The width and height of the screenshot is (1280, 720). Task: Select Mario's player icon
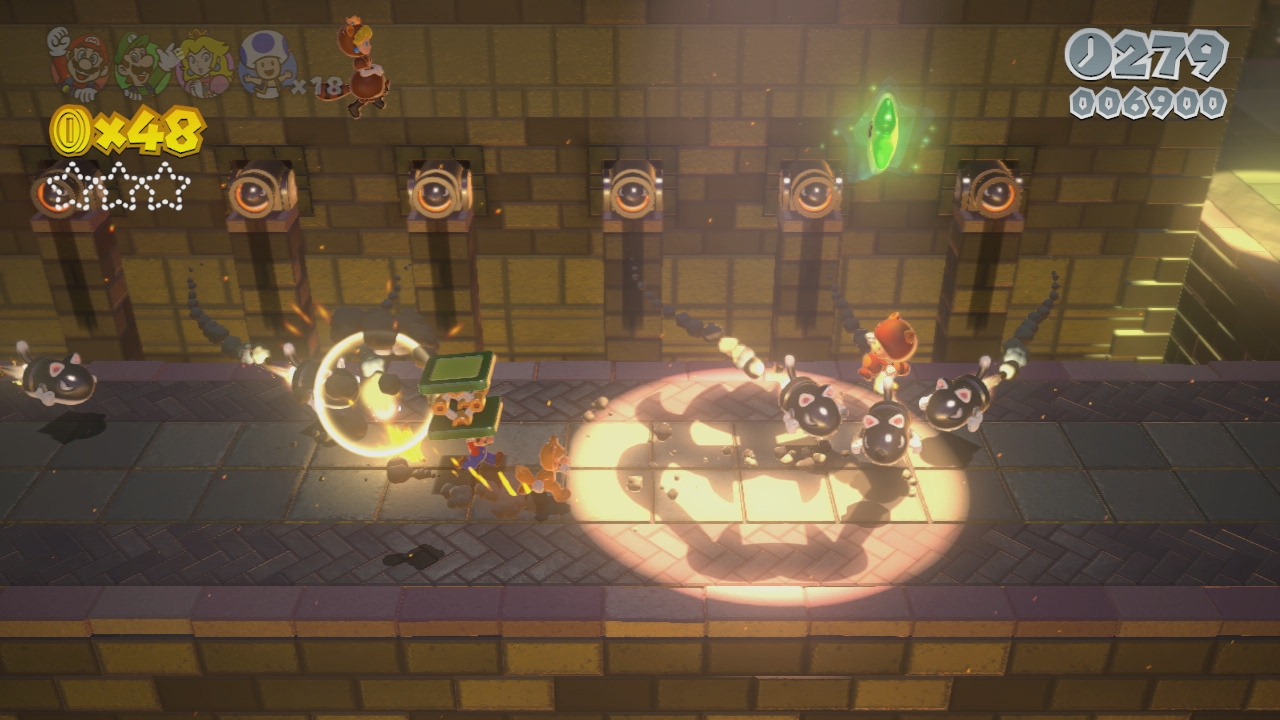click(78, 64)
